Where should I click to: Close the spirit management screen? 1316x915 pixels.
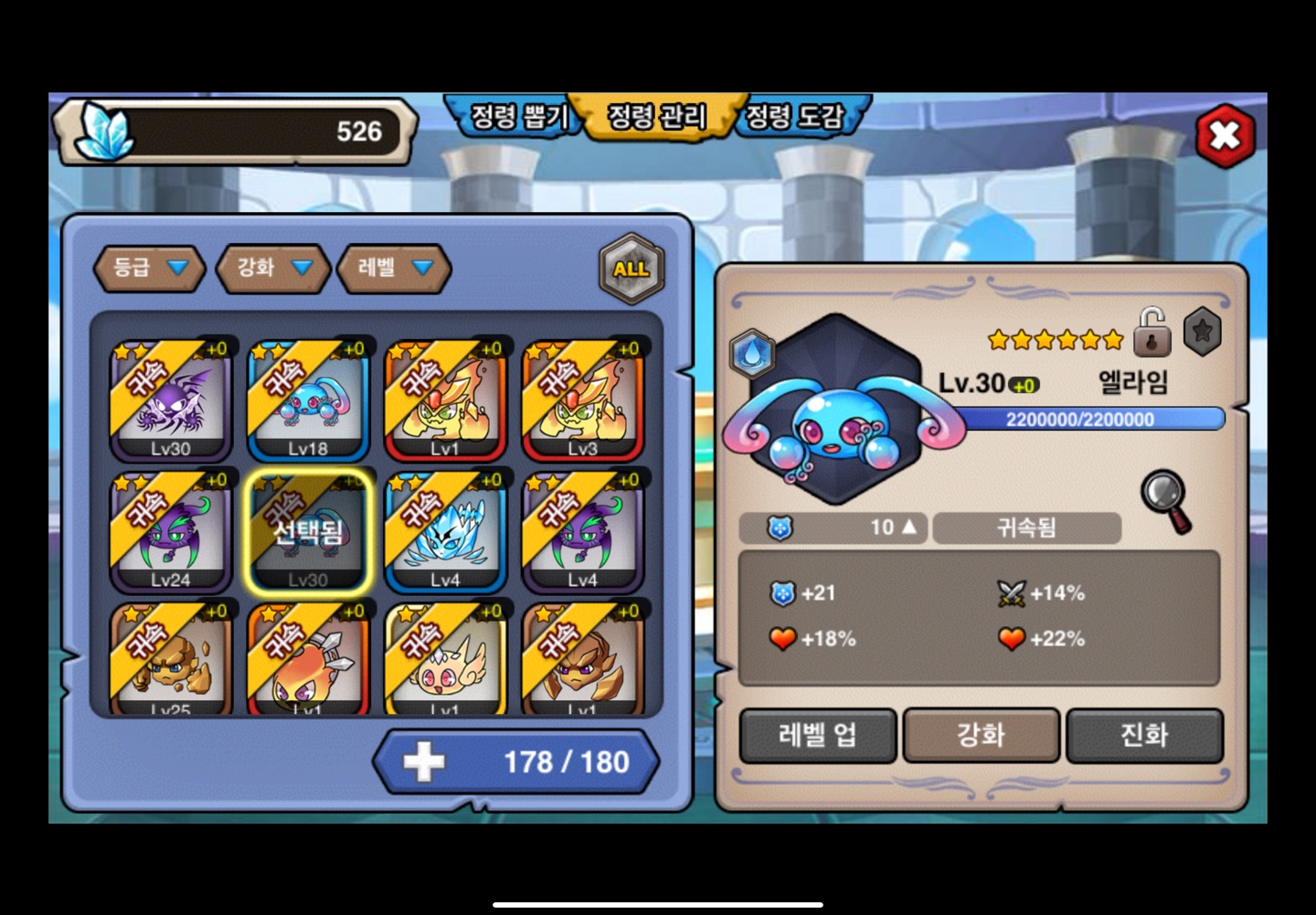1225,136
